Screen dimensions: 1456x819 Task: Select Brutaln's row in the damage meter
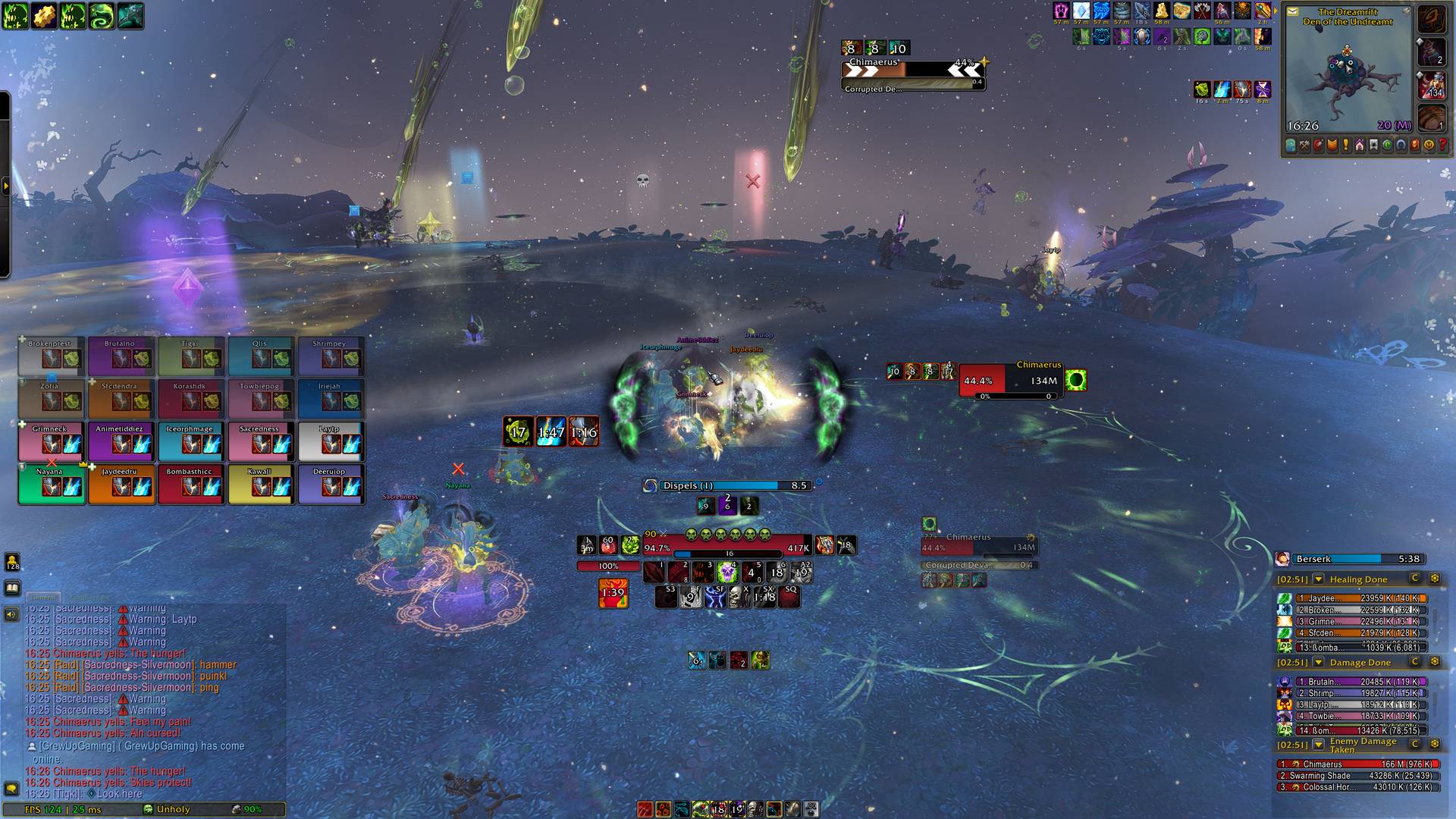pyautogui.click(x=1357, y=682)
